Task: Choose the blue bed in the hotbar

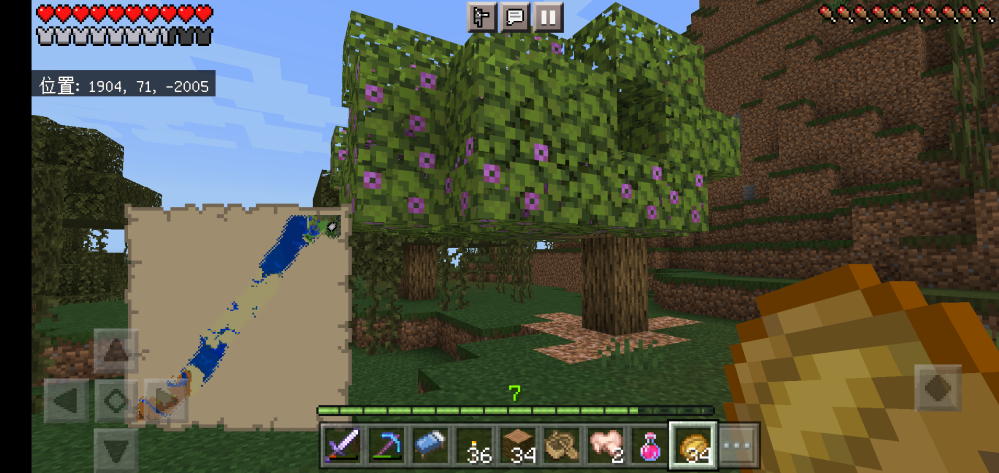Action: (x=429, y=444)
